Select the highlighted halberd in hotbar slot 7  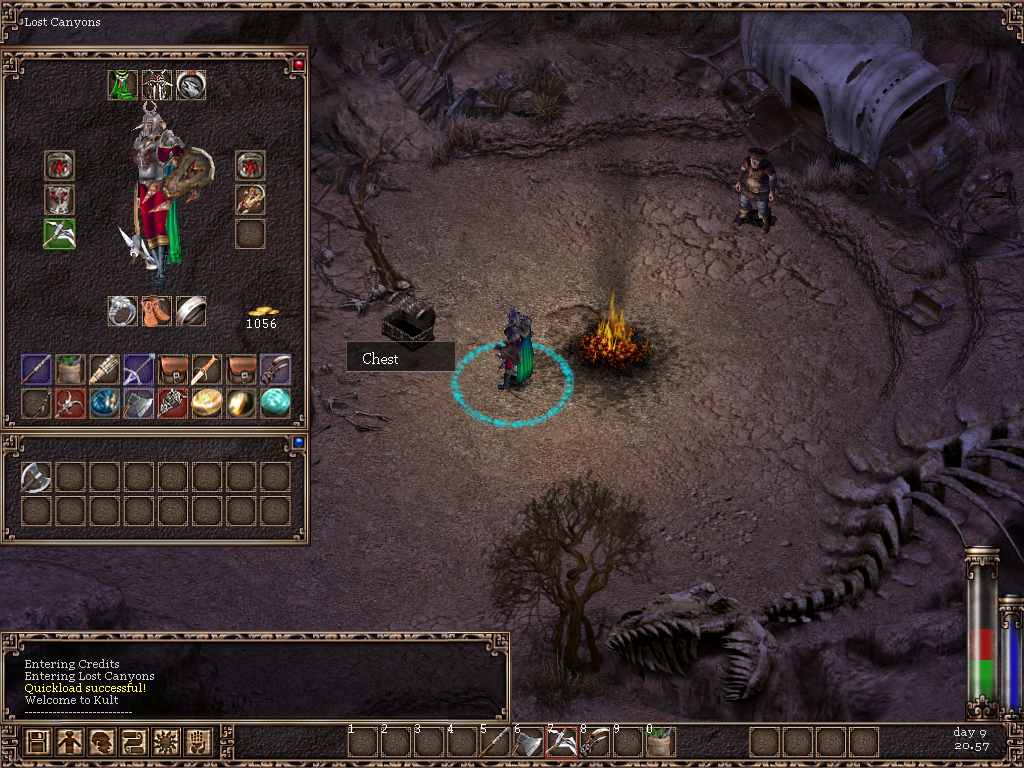pyautogui.click(x=561, y=742)
